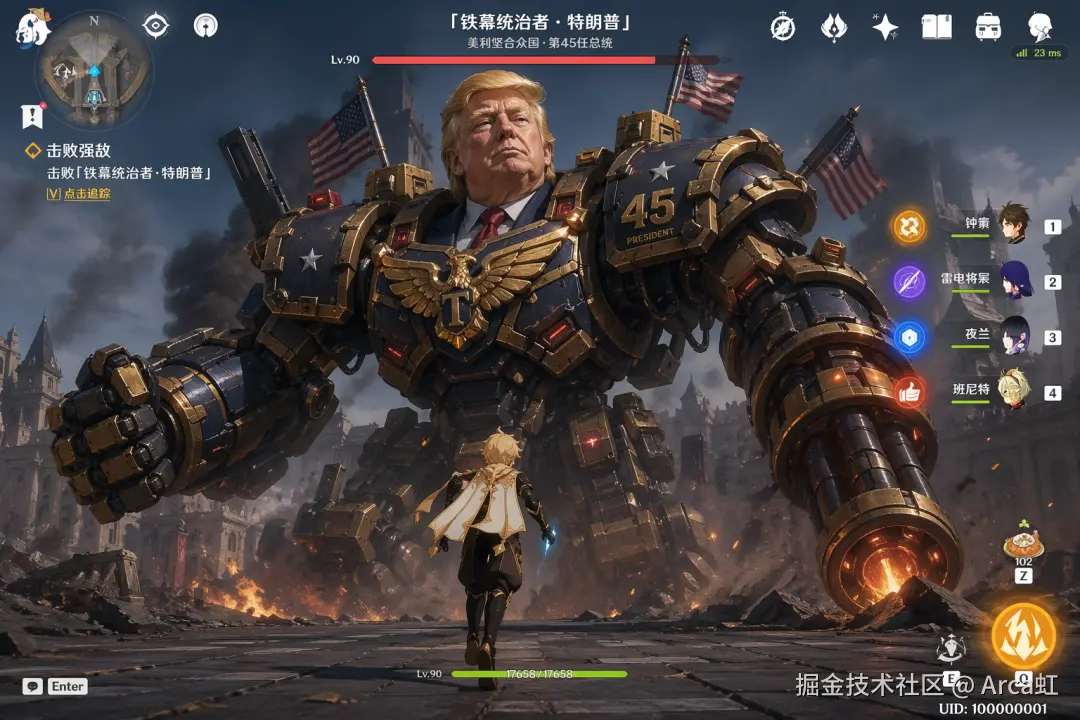The image size is (1080, 720).
Task: Open the character profile head icon
Action: pos(1040,25)
